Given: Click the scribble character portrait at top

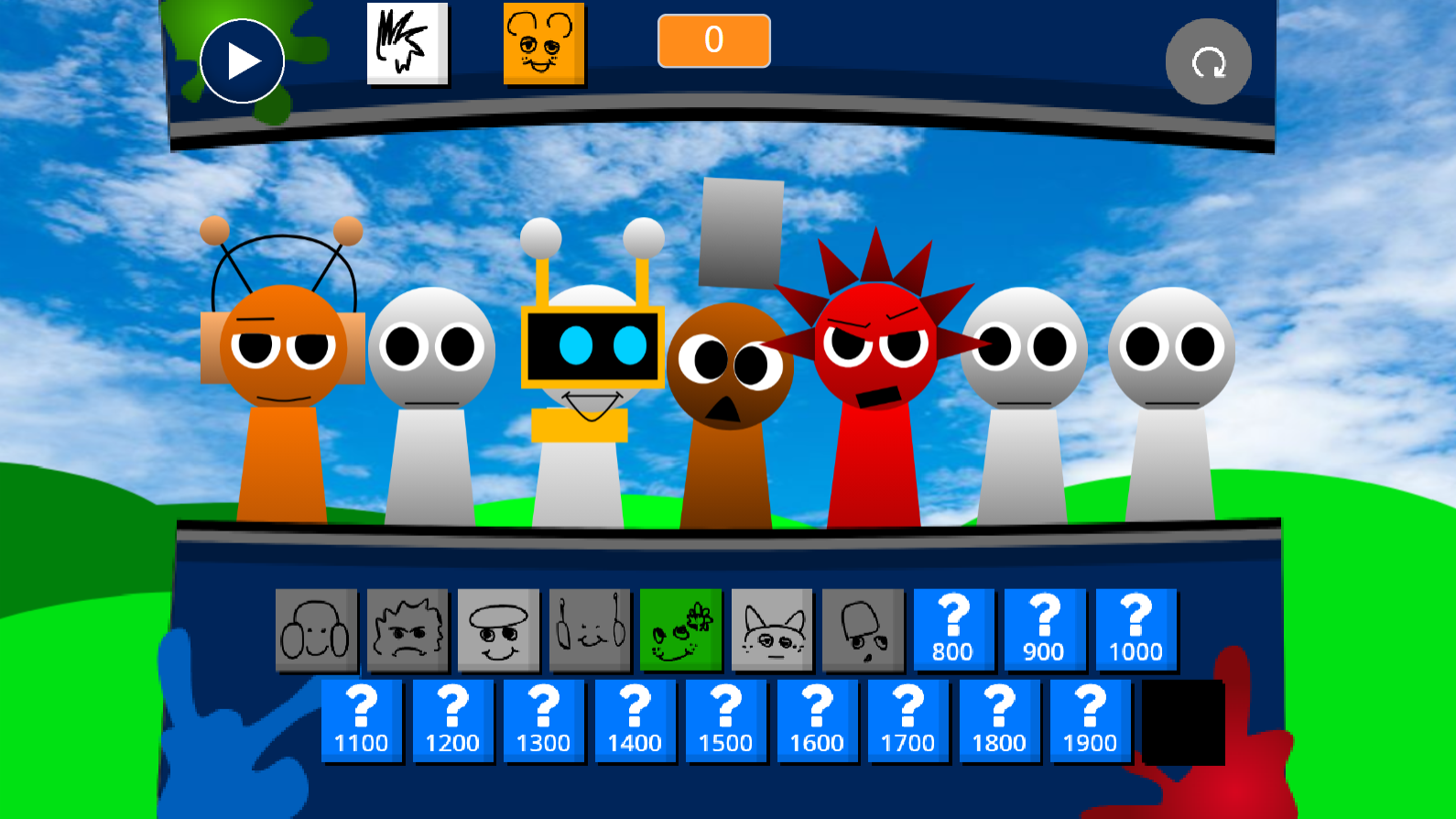Looking at the screenshot, I should pyautogui.click(x=407, y=46).
